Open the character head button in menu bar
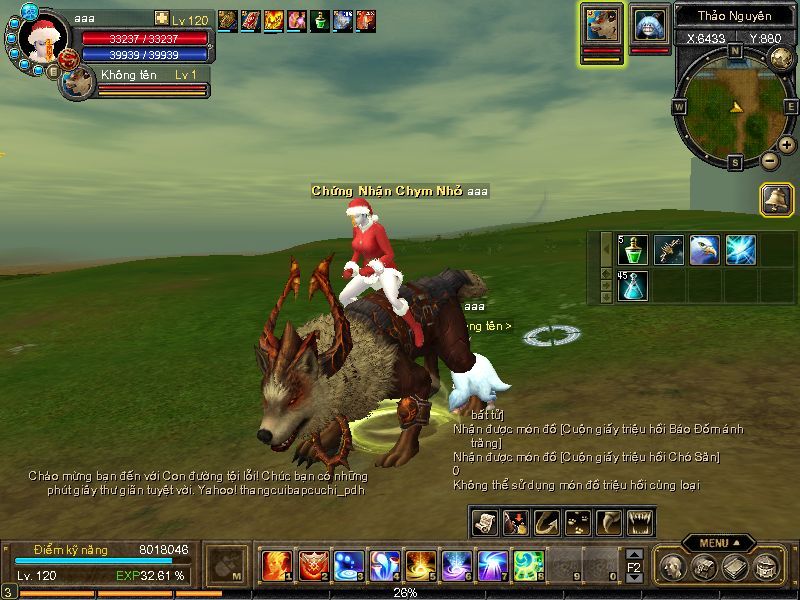This screenshot has height=600, width=800. tap(675, 567)
